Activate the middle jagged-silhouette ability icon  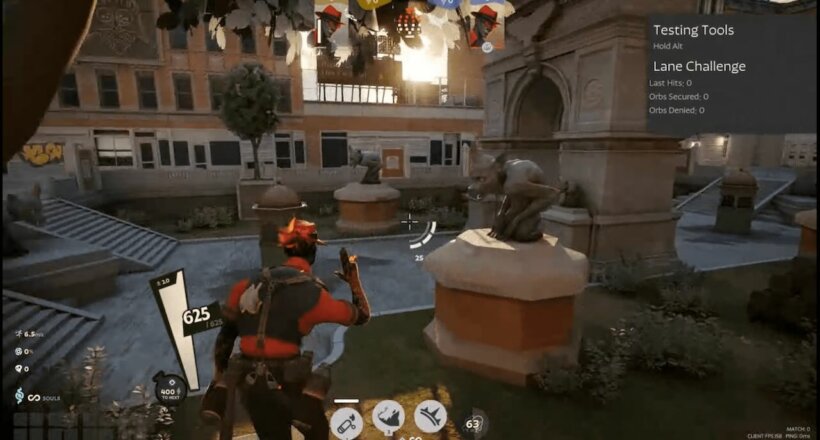[388, 417]
